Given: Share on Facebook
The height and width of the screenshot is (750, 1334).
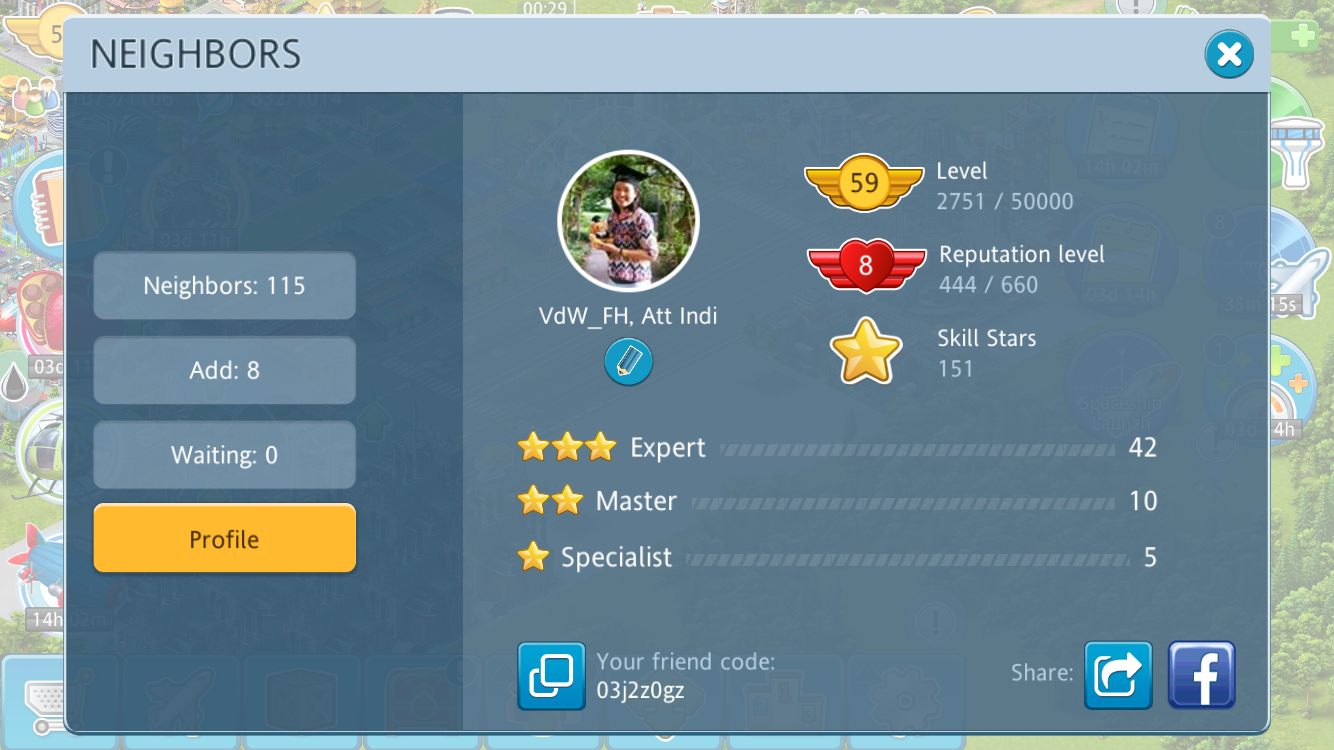Looking at the screenshot, I should 1202,675.
